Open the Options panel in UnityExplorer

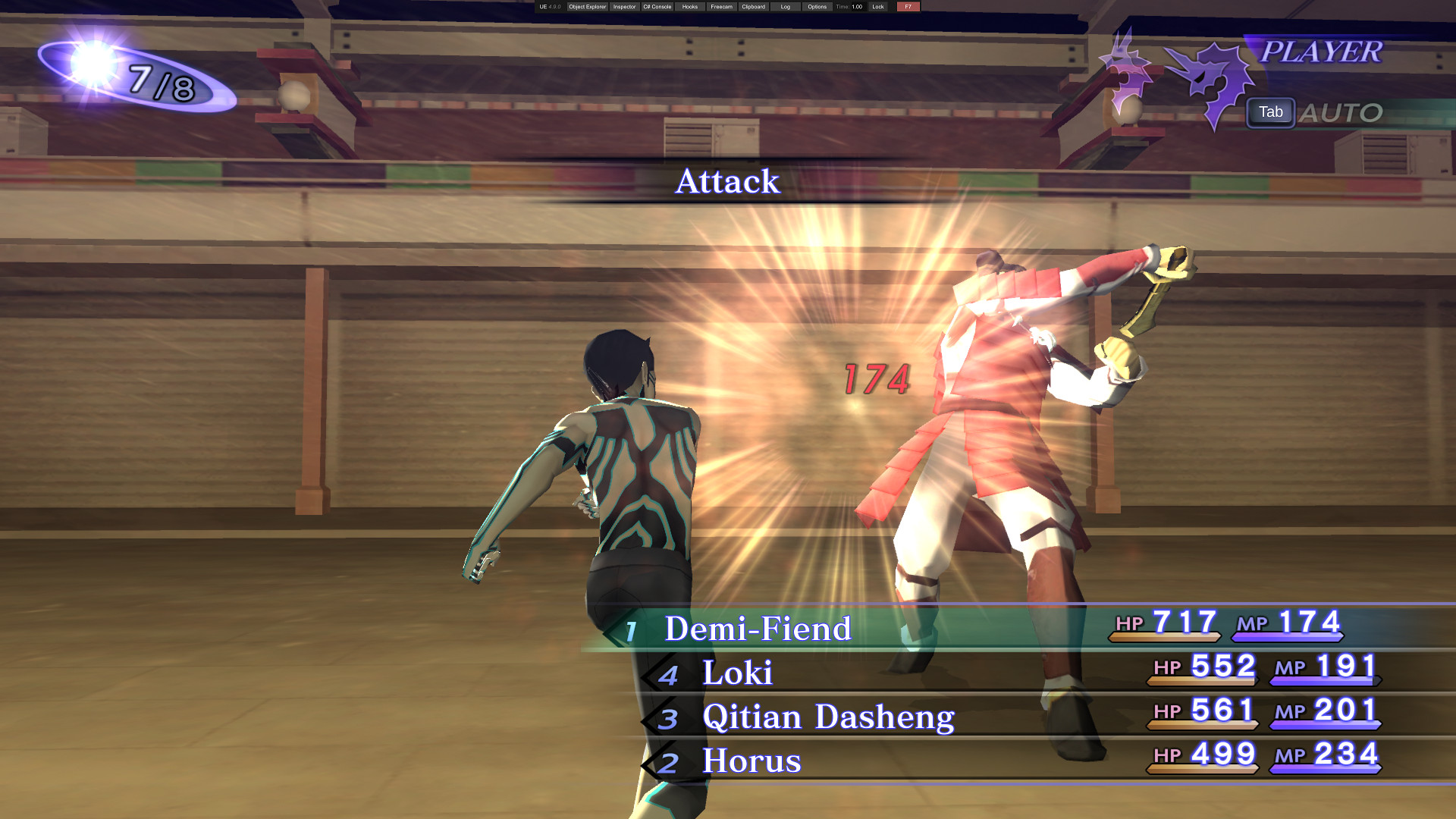point(817,6)
